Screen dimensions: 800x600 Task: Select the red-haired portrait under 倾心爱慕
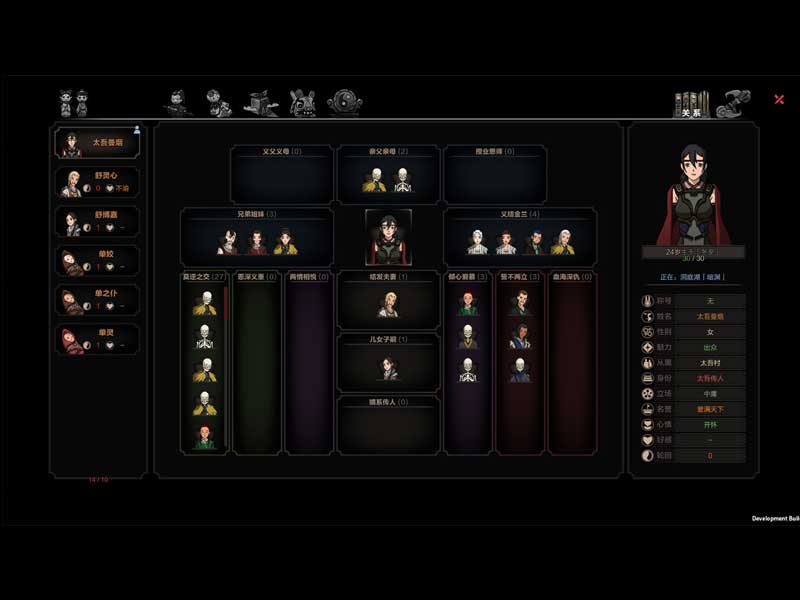467,304
